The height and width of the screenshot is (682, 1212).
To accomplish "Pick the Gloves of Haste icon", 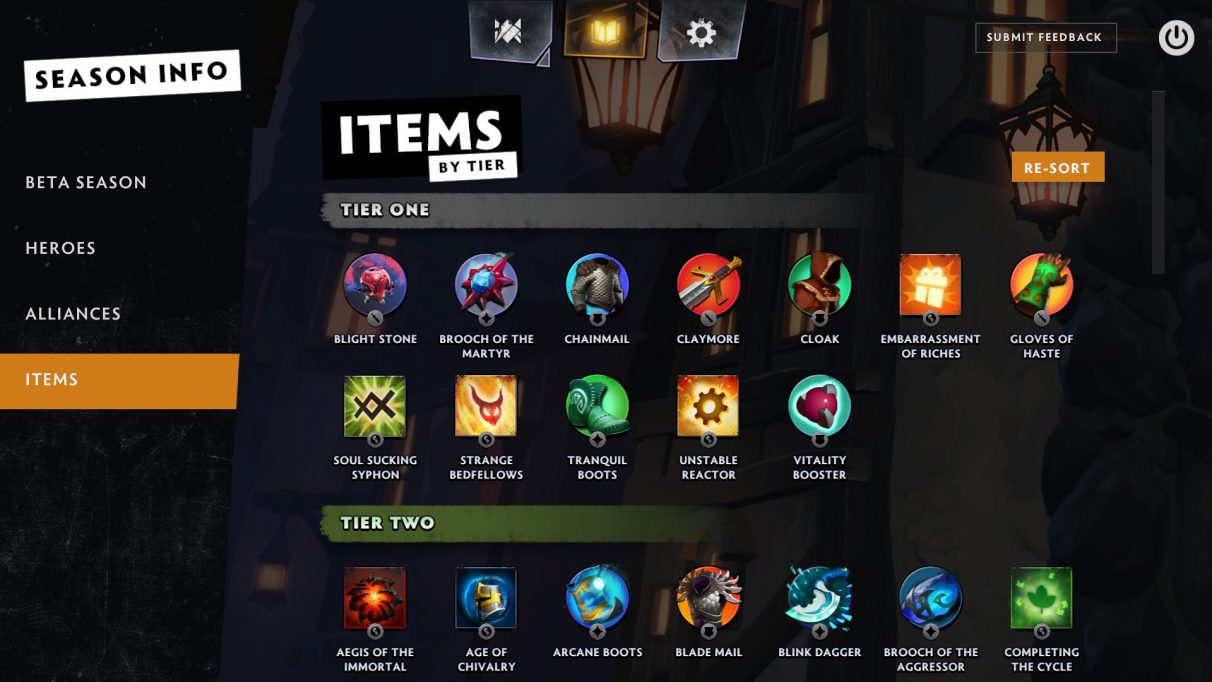I will [x=1041, y=285].
